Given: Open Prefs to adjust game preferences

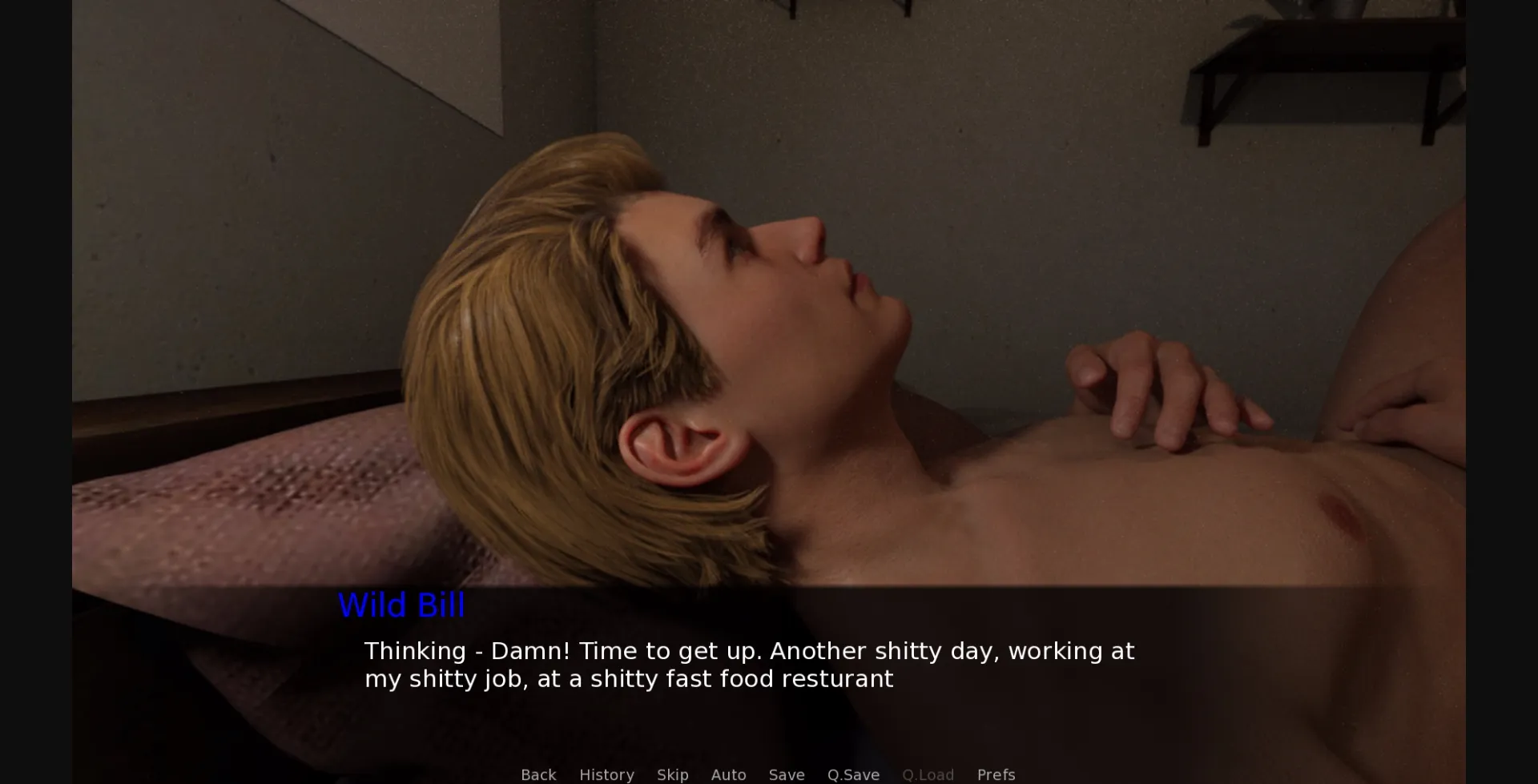Looking at the screenshot, I should (996, 774).
